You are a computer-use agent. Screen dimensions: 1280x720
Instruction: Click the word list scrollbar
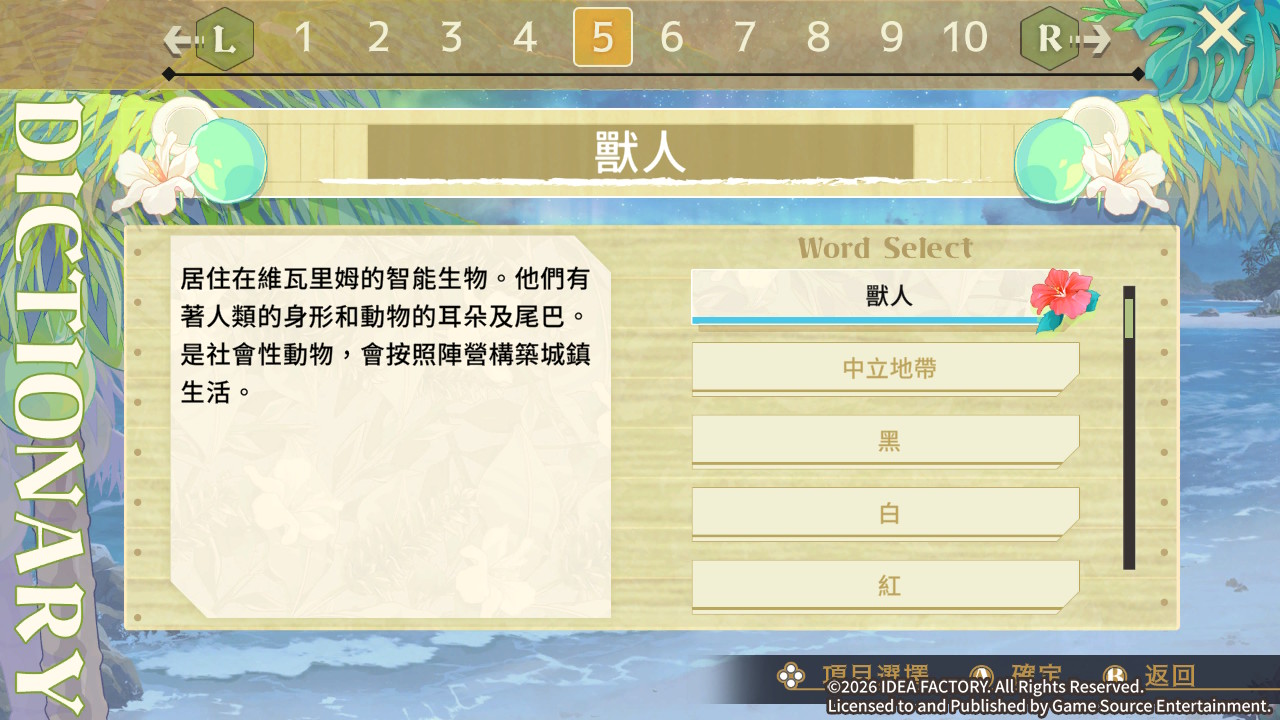1129,428
